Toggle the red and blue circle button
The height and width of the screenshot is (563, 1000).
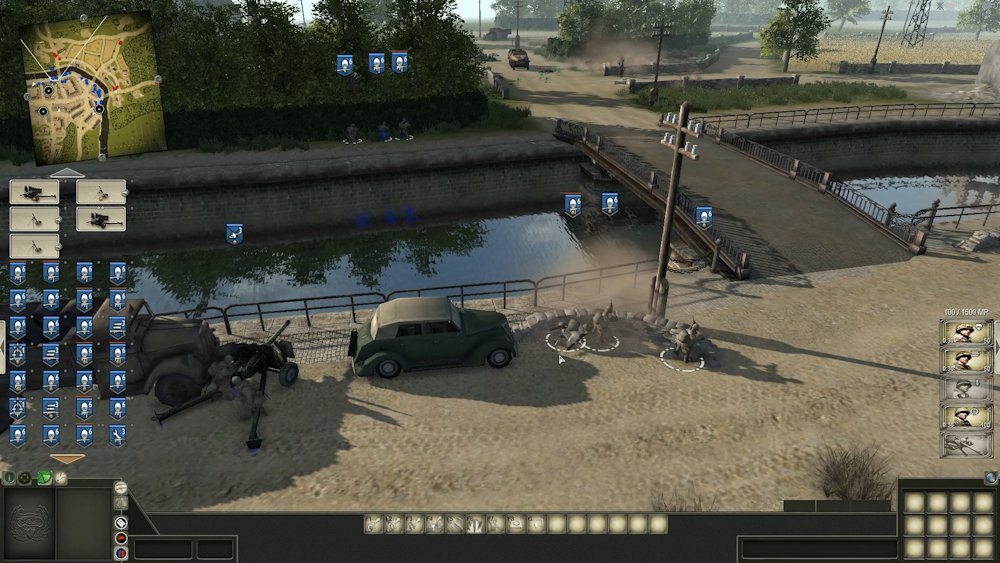pyautogui.click(x=121, y=551)
